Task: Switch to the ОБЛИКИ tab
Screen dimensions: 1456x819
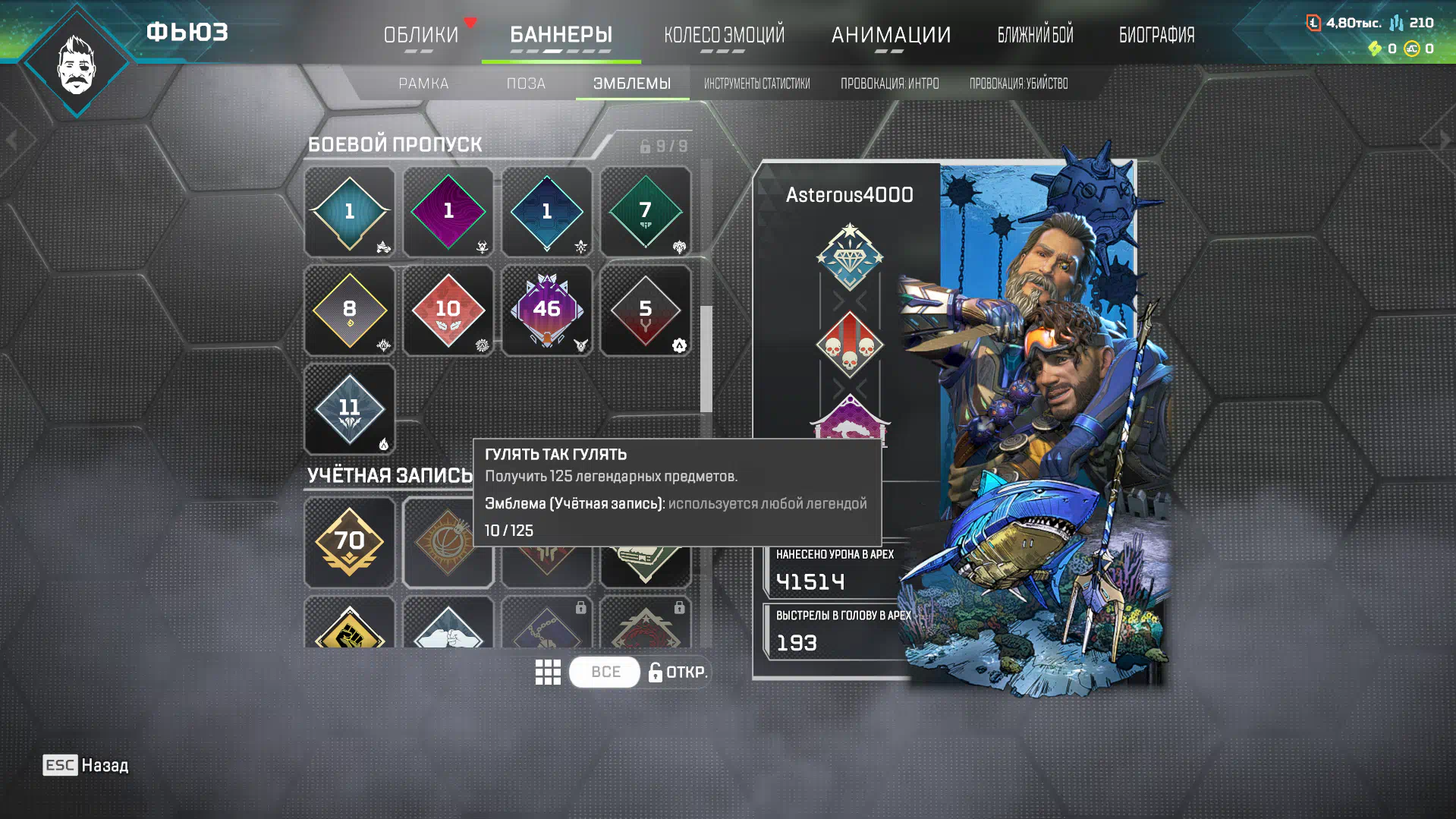Action: point(420,35)
